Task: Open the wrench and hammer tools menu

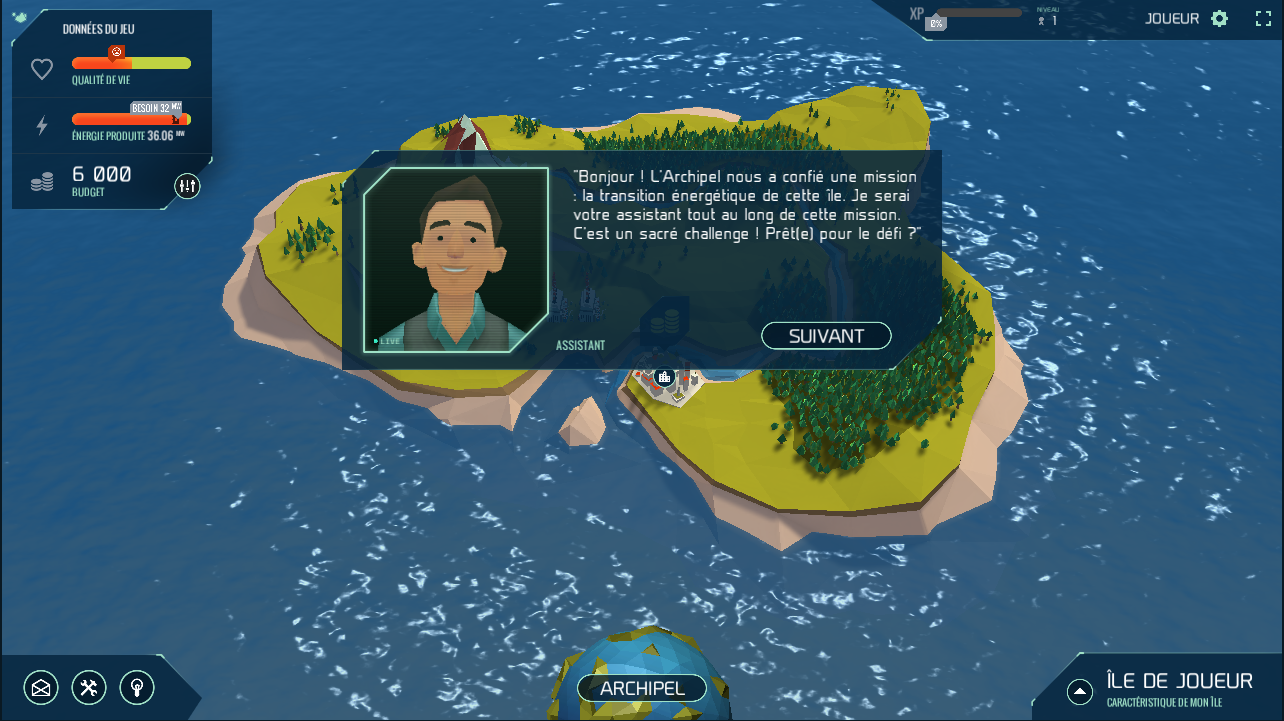Action: coord(89,687)
